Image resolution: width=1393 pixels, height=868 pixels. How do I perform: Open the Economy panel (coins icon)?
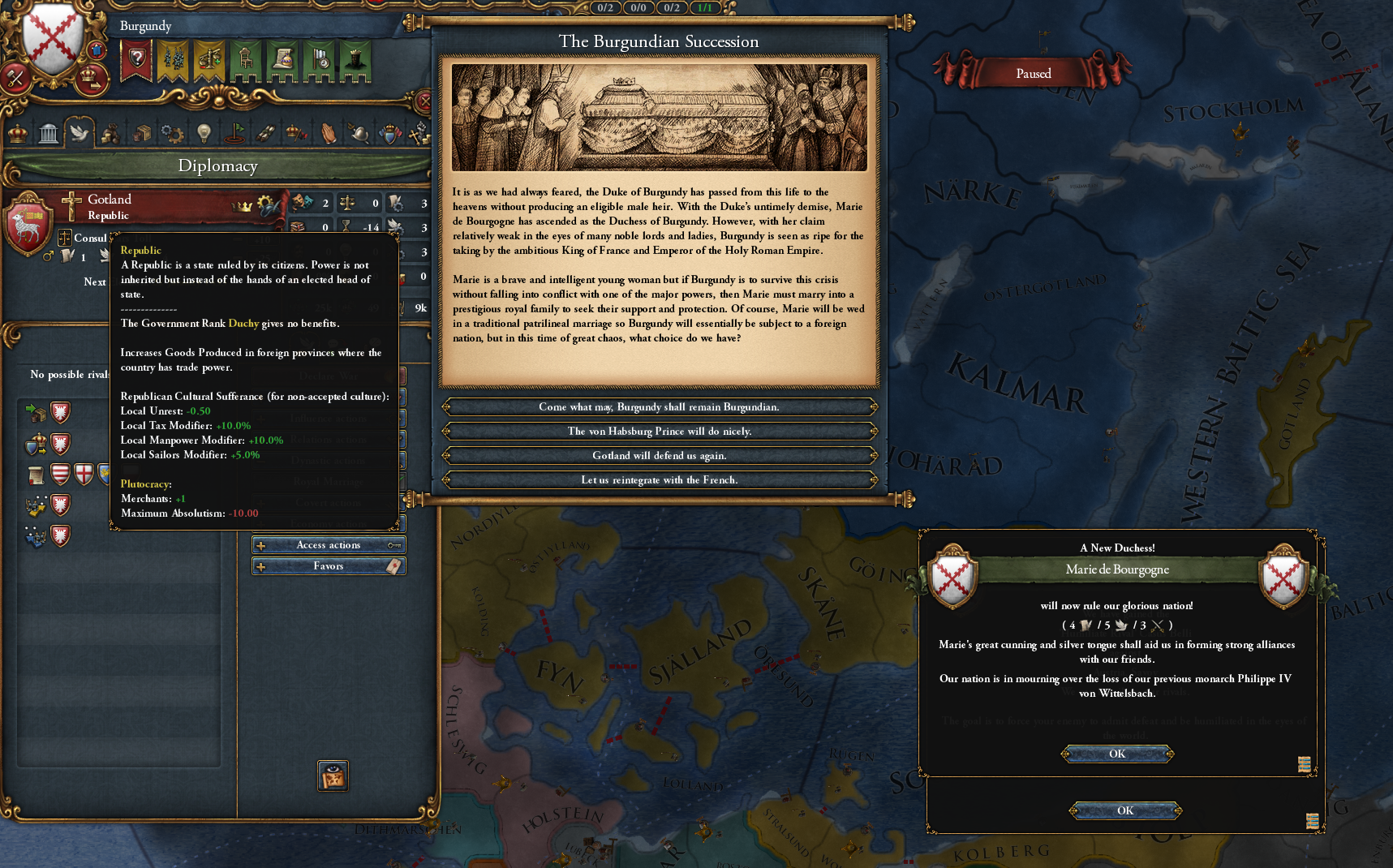pos(111,132)
